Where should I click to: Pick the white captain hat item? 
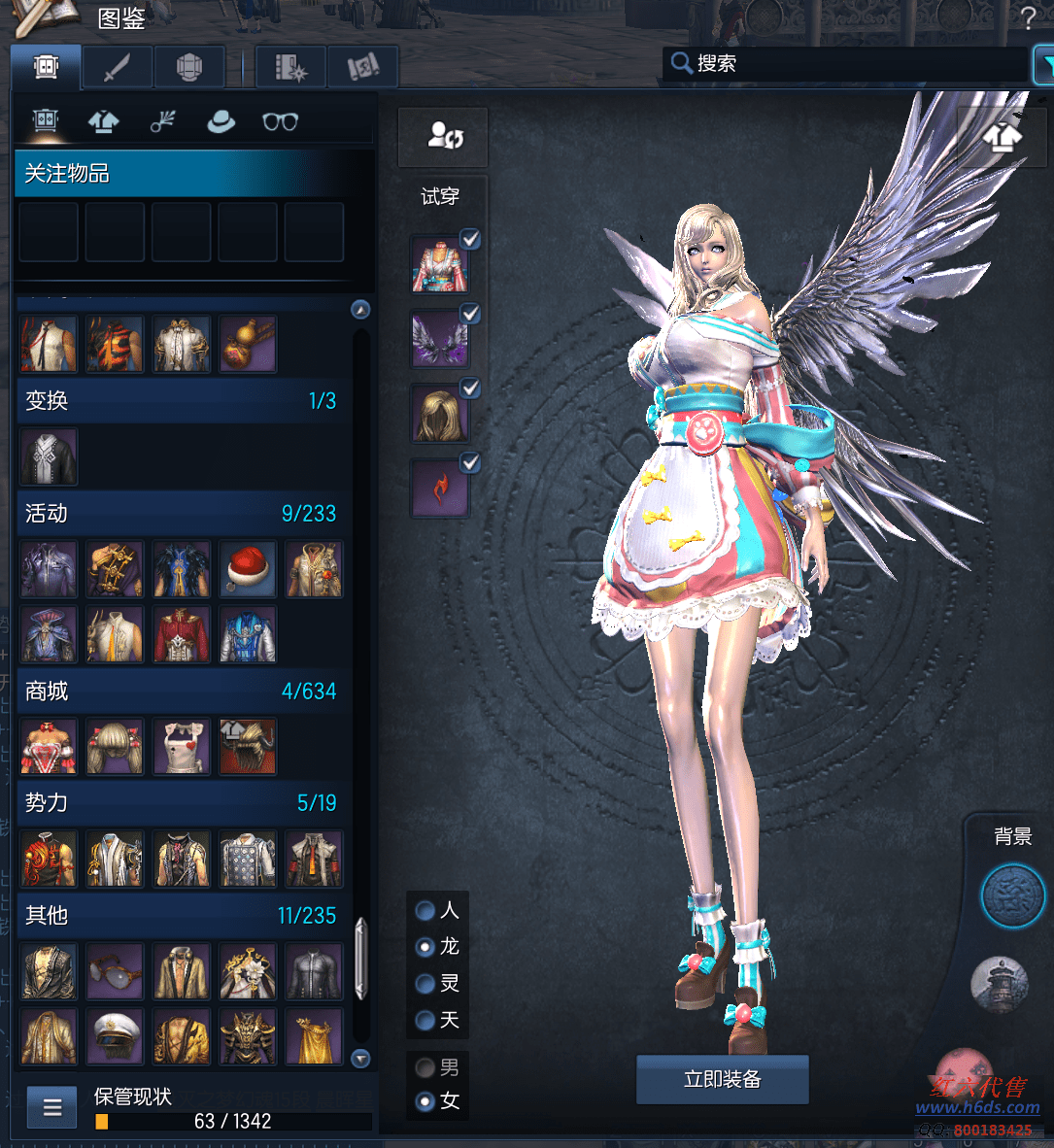click(115, 1036)
